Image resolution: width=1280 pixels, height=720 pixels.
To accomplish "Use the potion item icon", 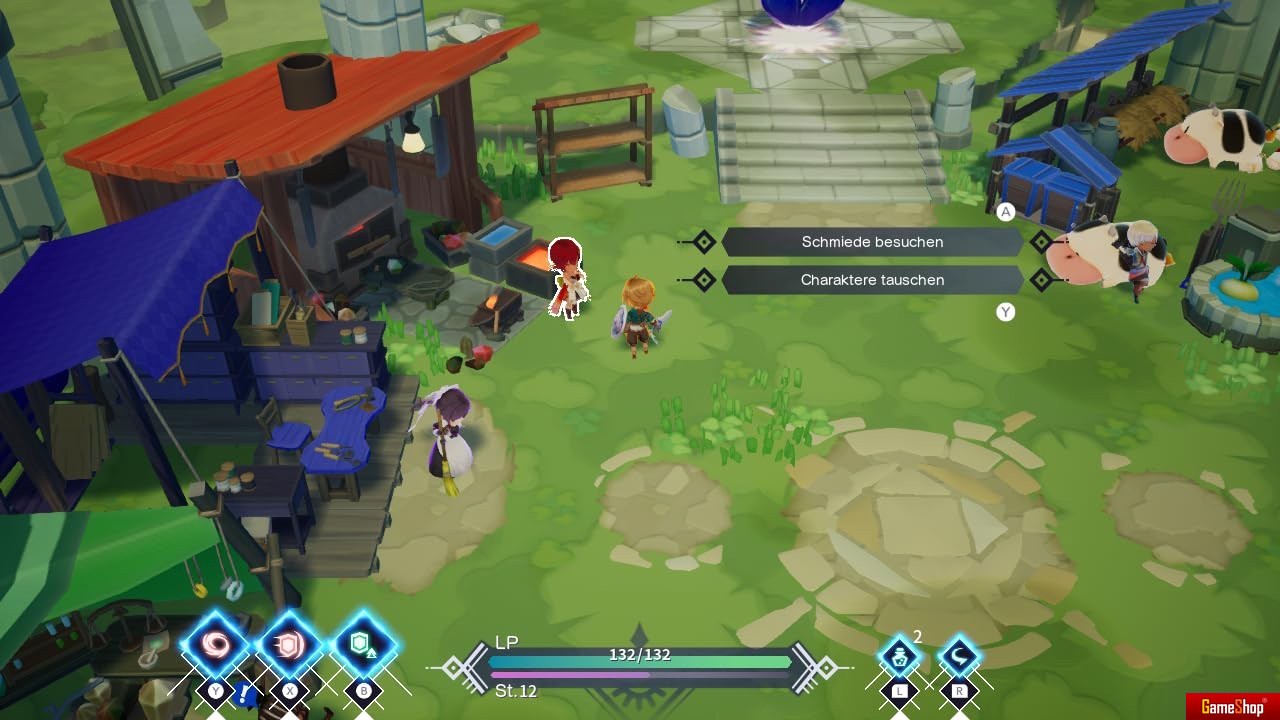I will click(x=899, y=657).
